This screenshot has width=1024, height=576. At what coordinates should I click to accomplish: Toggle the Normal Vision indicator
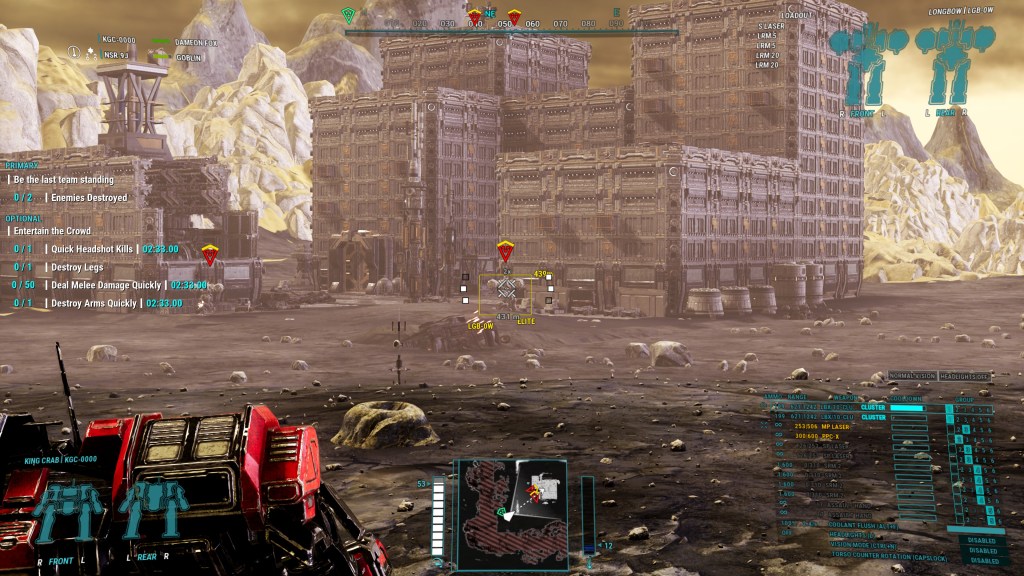[x=913, y=375]
